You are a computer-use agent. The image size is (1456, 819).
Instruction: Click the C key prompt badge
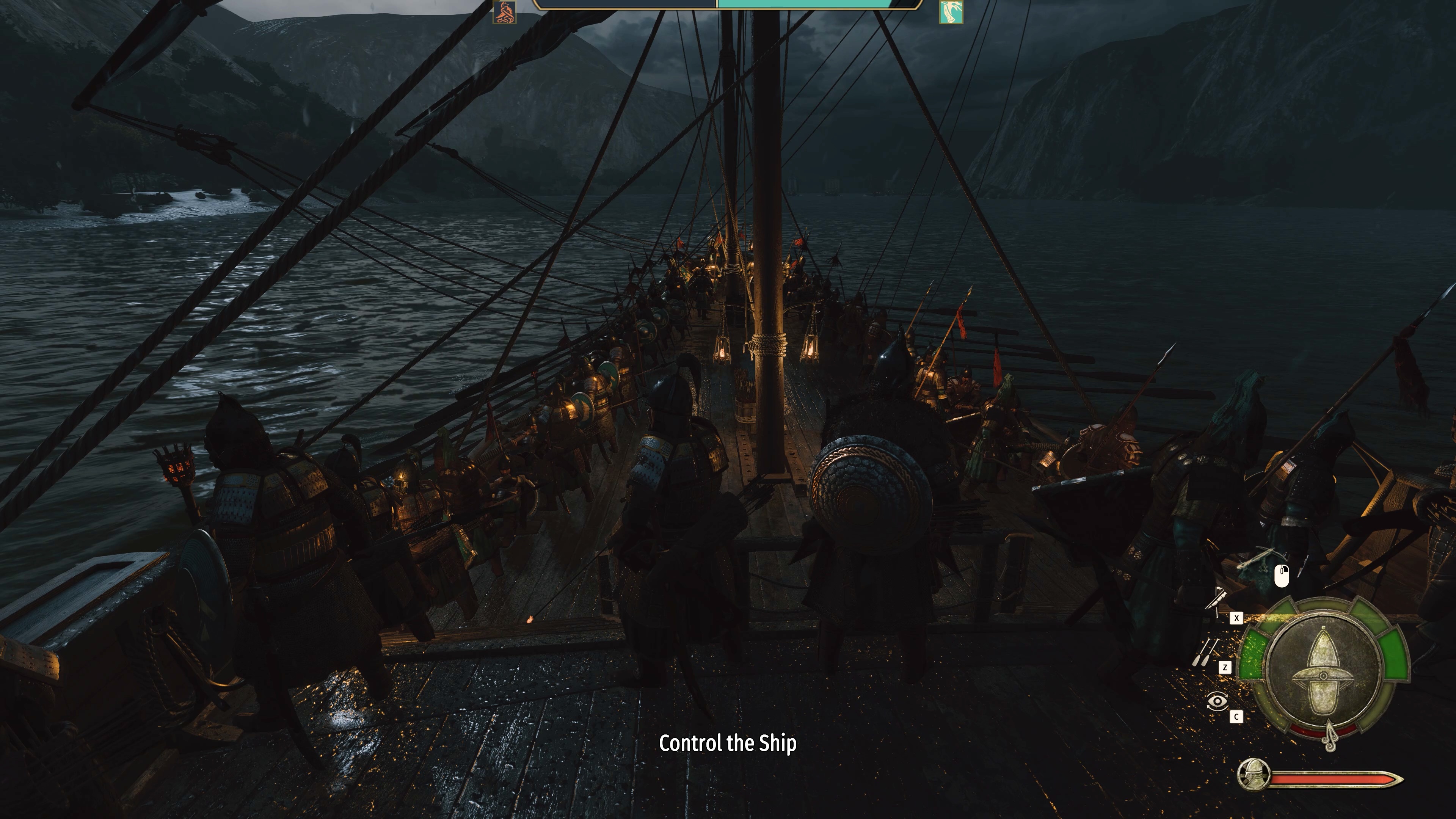(x=1236, y=716)
